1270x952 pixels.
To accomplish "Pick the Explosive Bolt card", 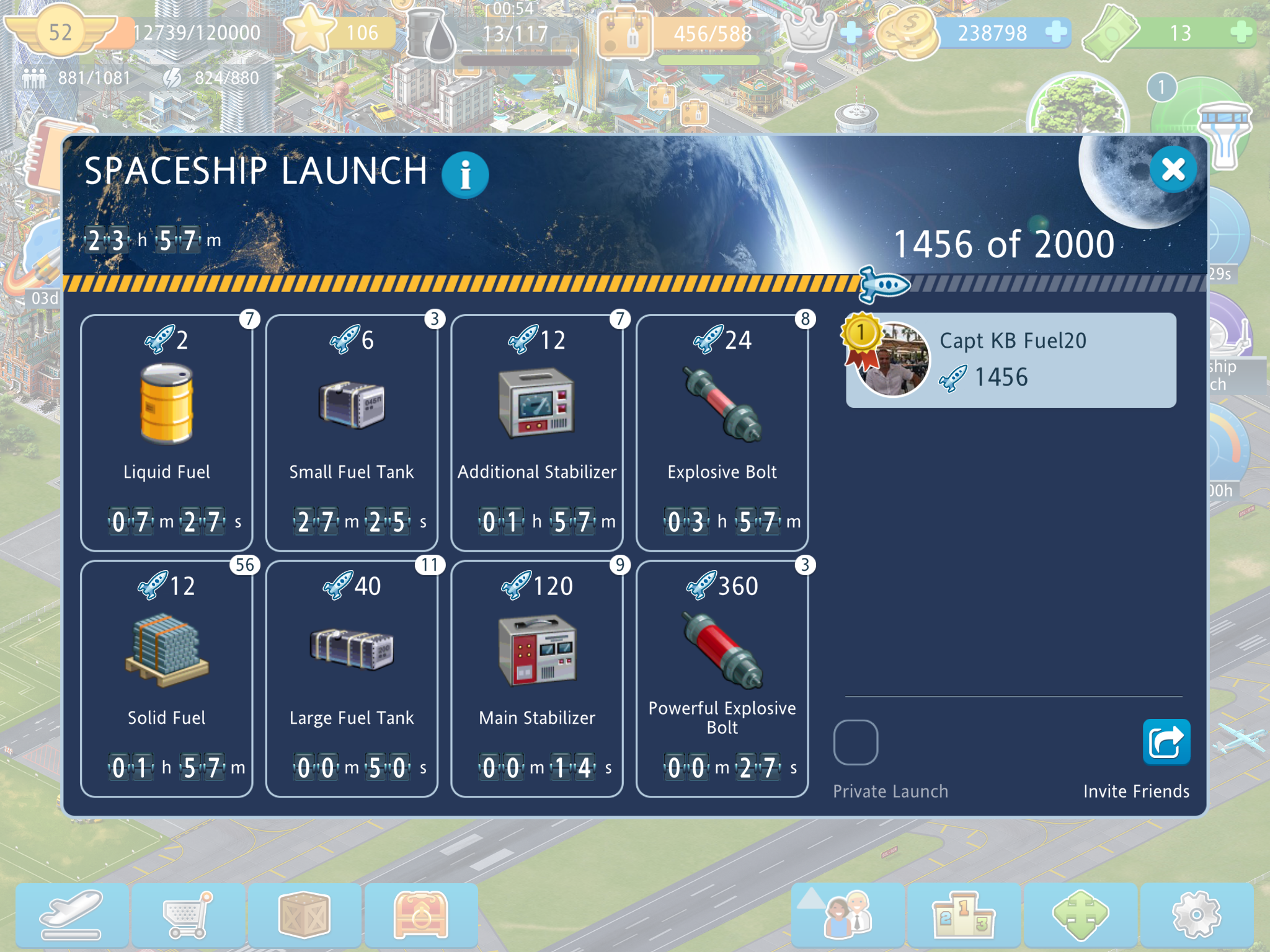I will tap(722, 433).
